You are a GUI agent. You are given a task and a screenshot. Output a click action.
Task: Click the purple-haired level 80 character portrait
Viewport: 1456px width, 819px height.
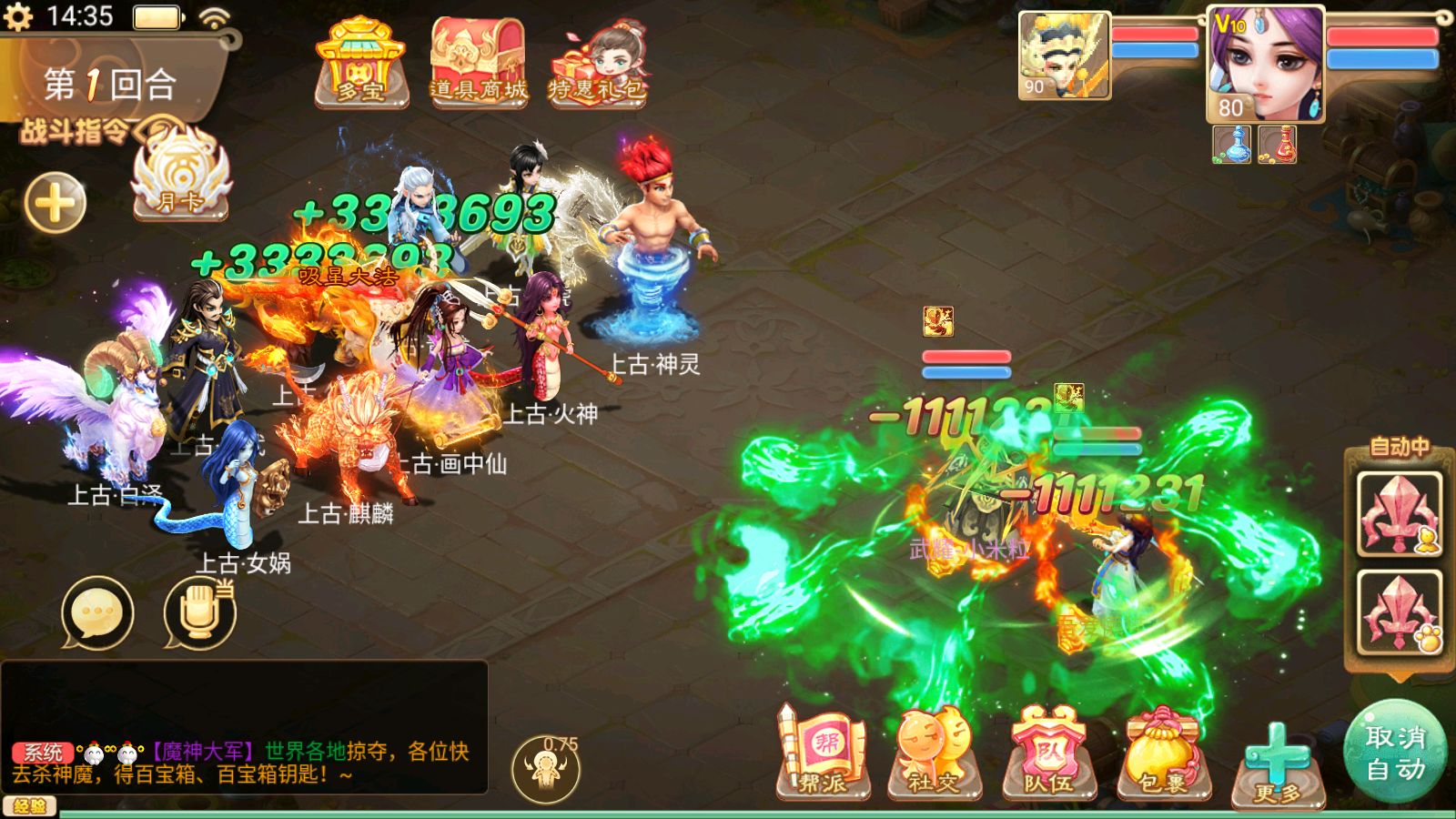pyautogui.click(x=1265, y=64)
